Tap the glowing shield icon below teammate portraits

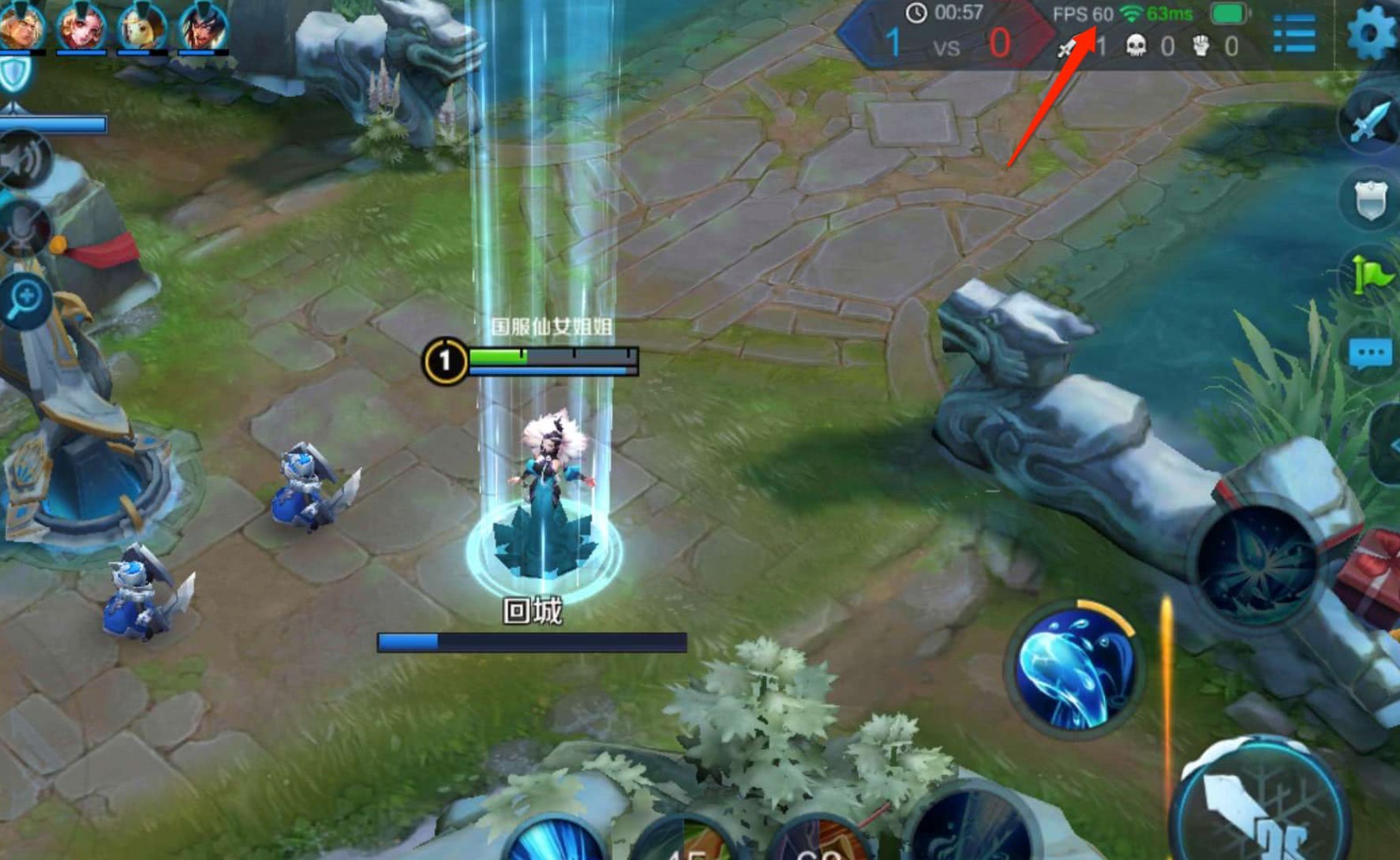pyautogui.click(x=14, y=74)
